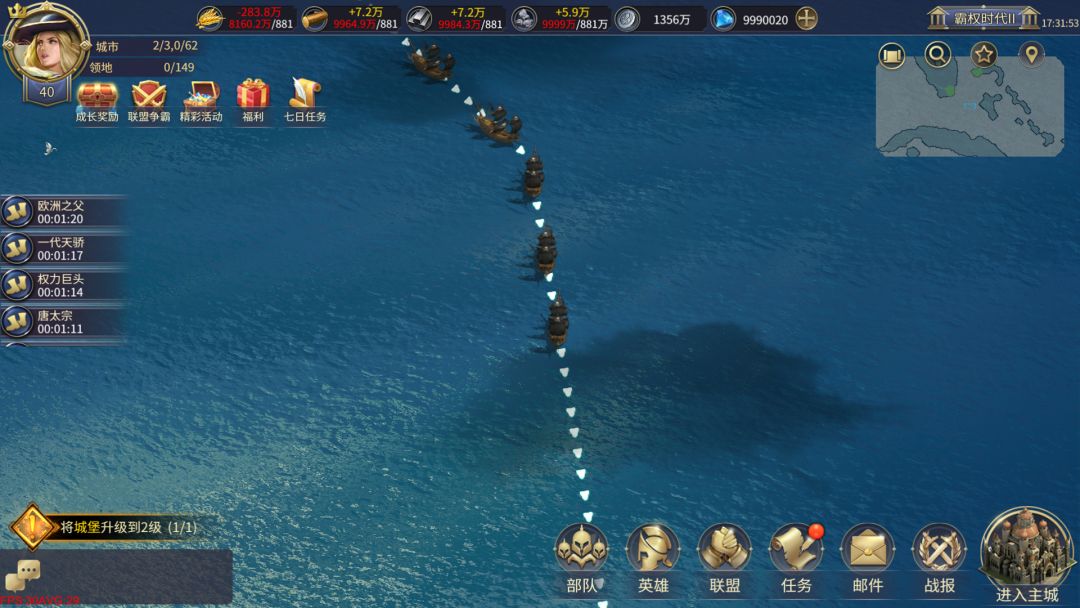The height and width of the screenshot is (608, 1080).
Task: Add diamonds with the plus button
Action: pos(806,19)
